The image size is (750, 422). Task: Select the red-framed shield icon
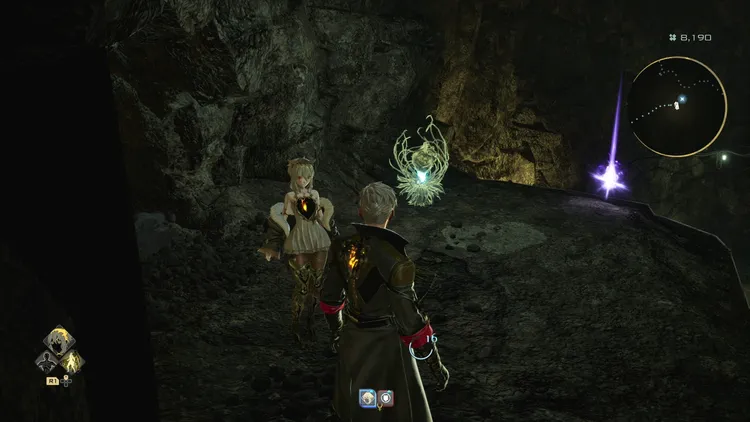(385, 397)
